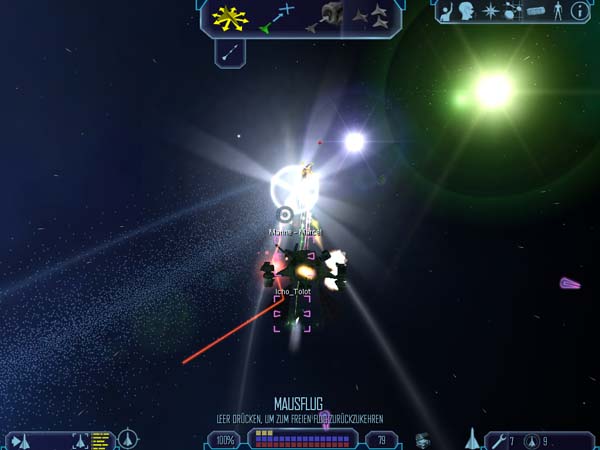The width and height of the screenshot is (600, 450).
Task: Show the planet orbit system view
Action: tap(513, 11)
